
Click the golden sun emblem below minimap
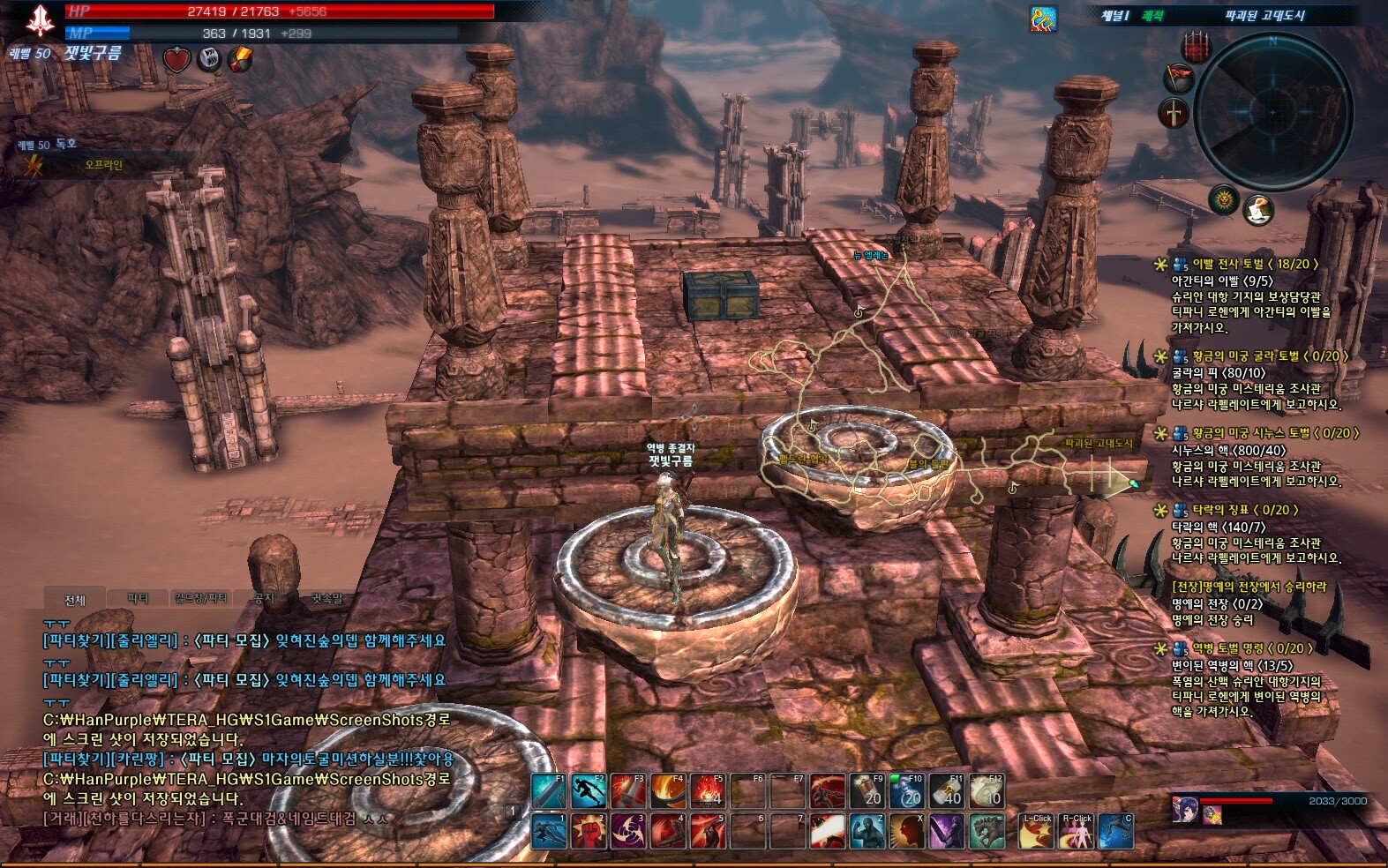point(1224,201)
